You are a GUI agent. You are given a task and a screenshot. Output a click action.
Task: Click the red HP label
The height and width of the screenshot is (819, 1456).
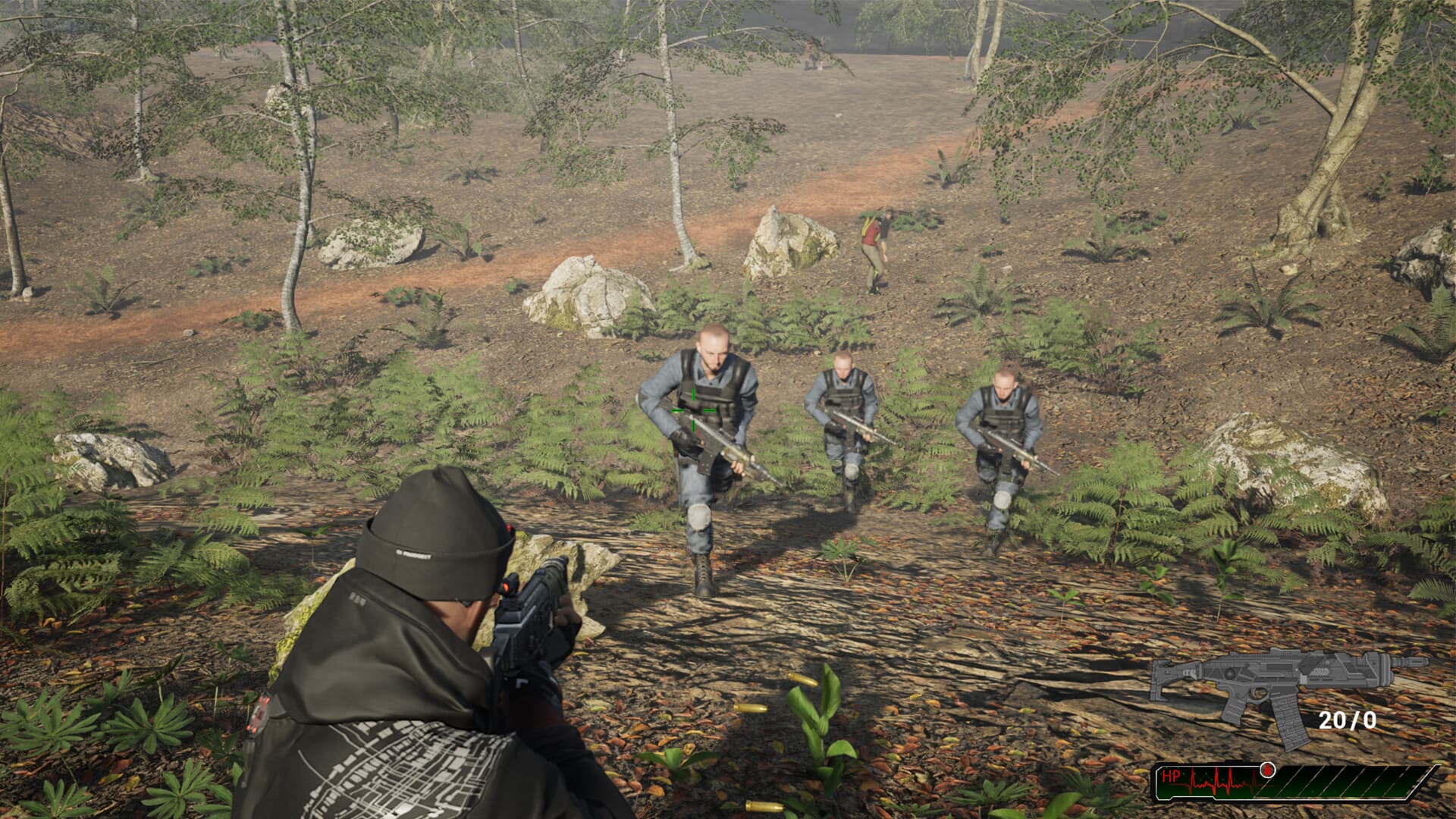click(1172, 776)
